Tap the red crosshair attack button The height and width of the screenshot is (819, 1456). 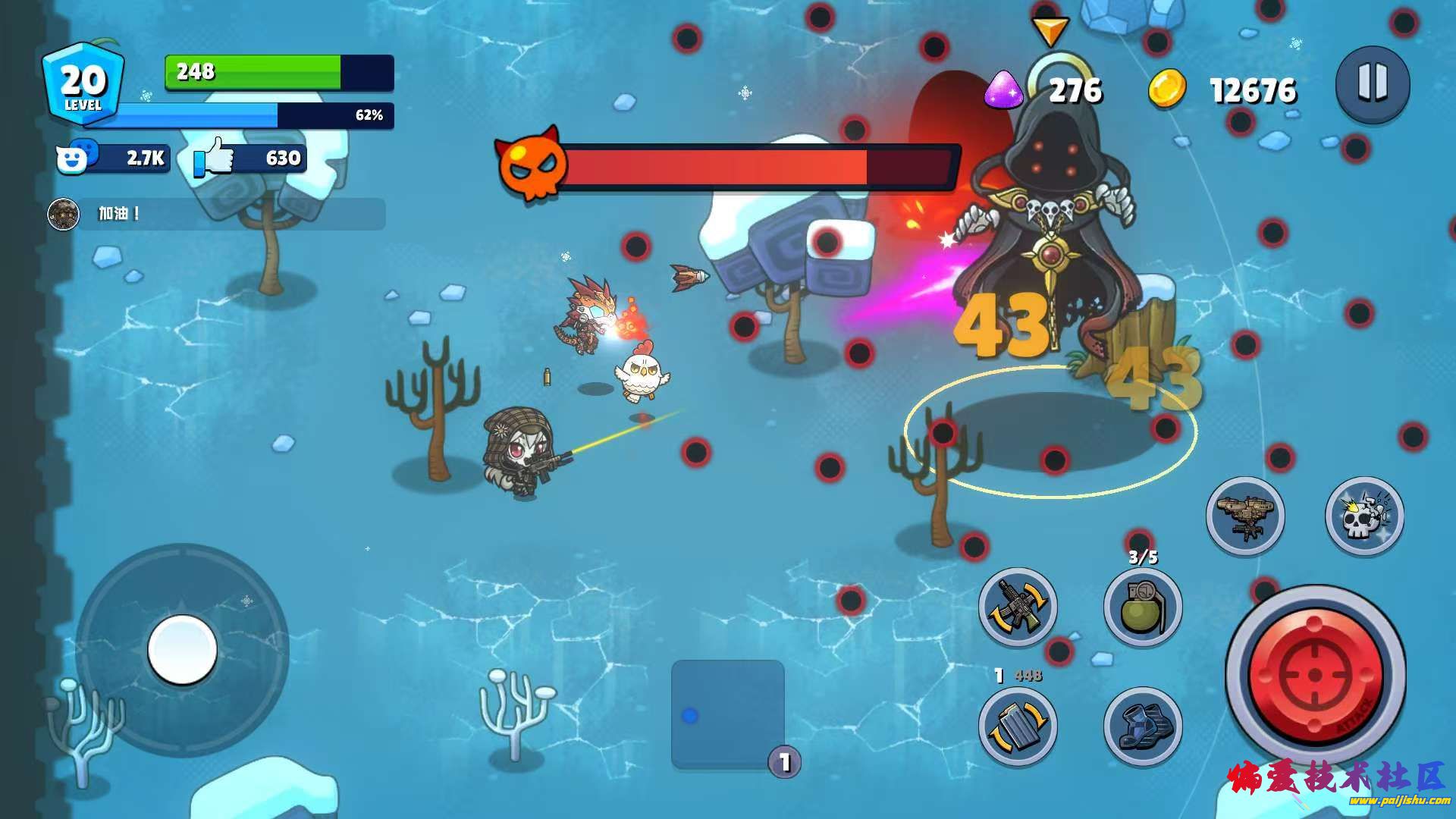pyautogui.click(x=1315, y=674)
